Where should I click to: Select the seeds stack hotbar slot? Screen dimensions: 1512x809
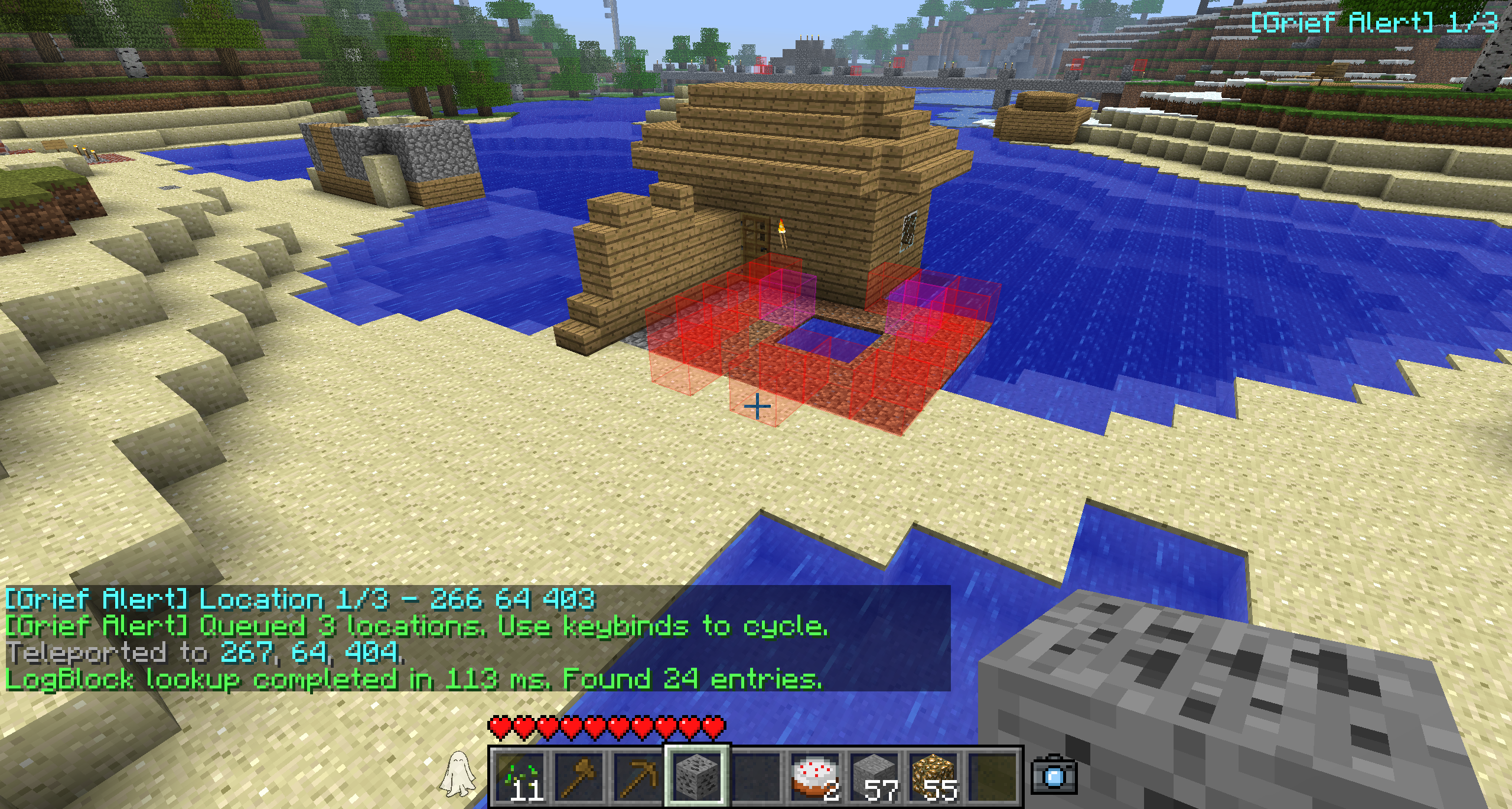(x=520, y=776)
